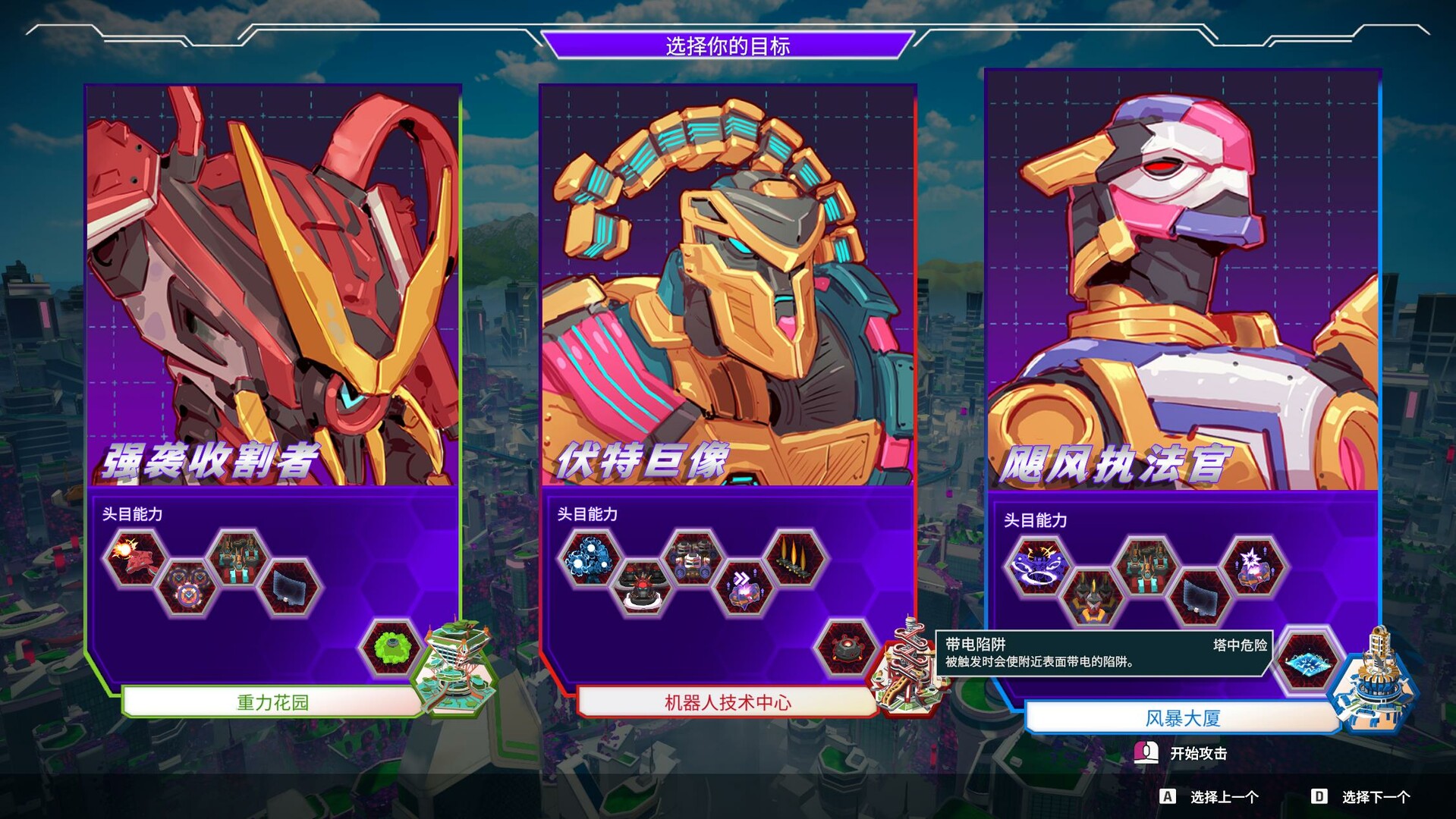Click the 风暴大厦 target name bar
This screenshot has width=1456, height=819.
point(1180,717)
